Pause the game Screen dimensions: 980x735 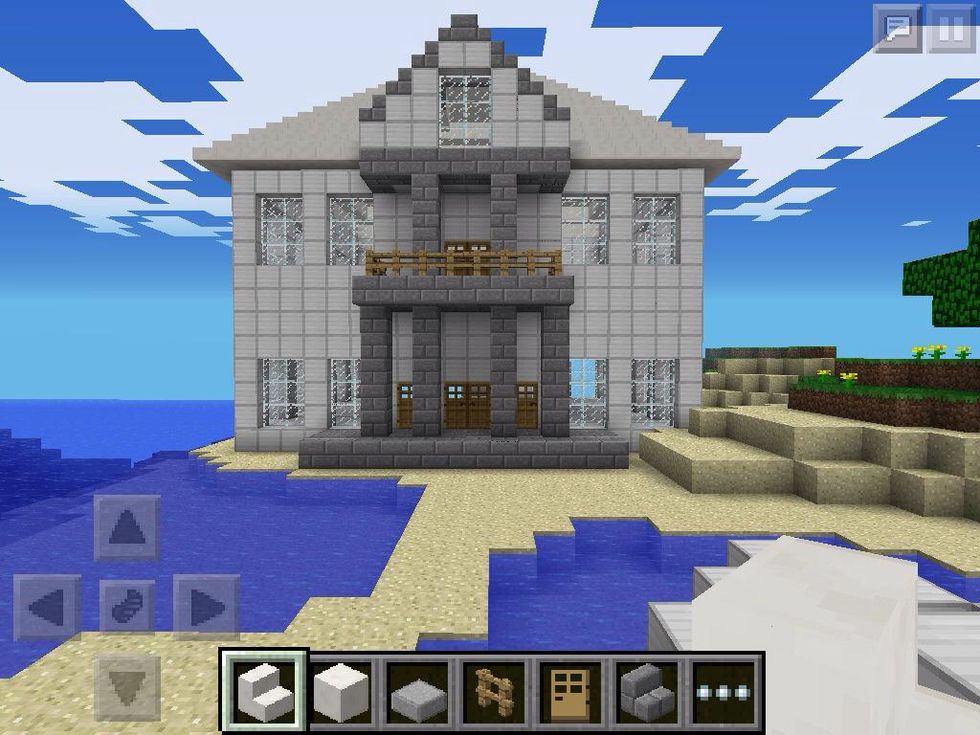[x=950, y=30]
